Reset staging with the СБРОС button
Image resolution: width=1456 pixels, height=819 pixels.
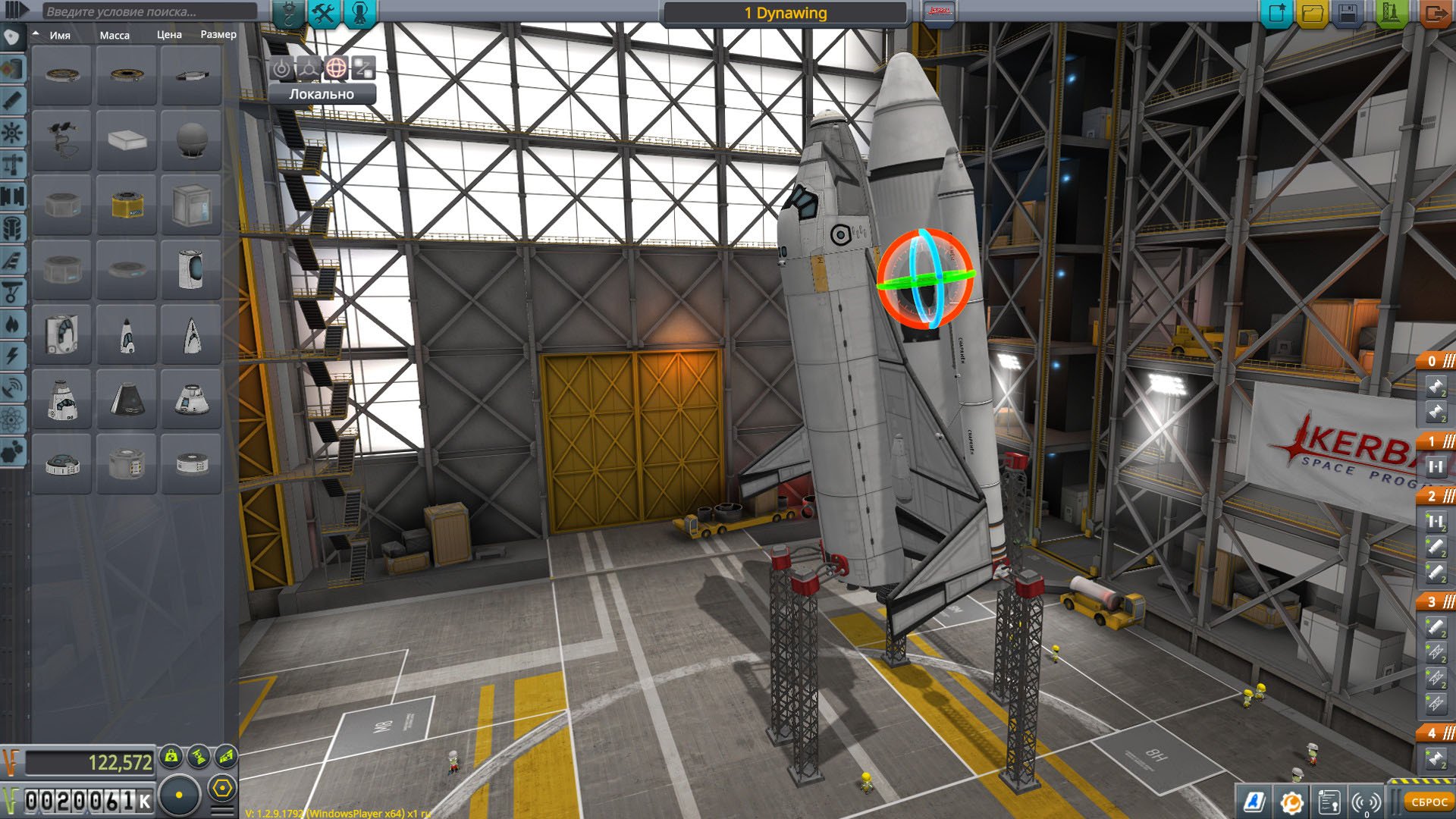[x=1429, y=802]
